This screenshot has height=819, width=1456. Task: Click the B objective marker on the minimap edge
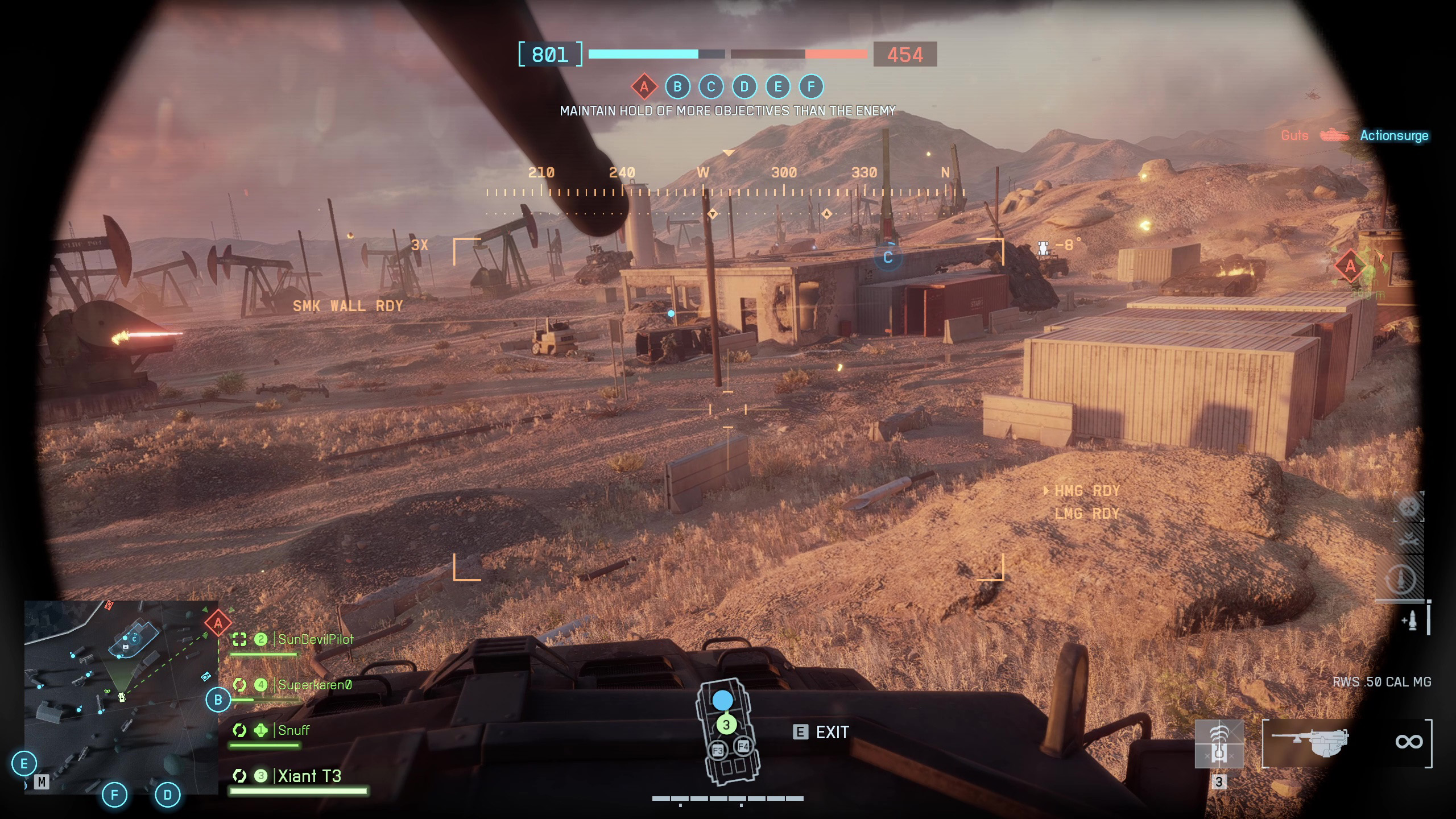pyautogui.click(x=218, y=700)
